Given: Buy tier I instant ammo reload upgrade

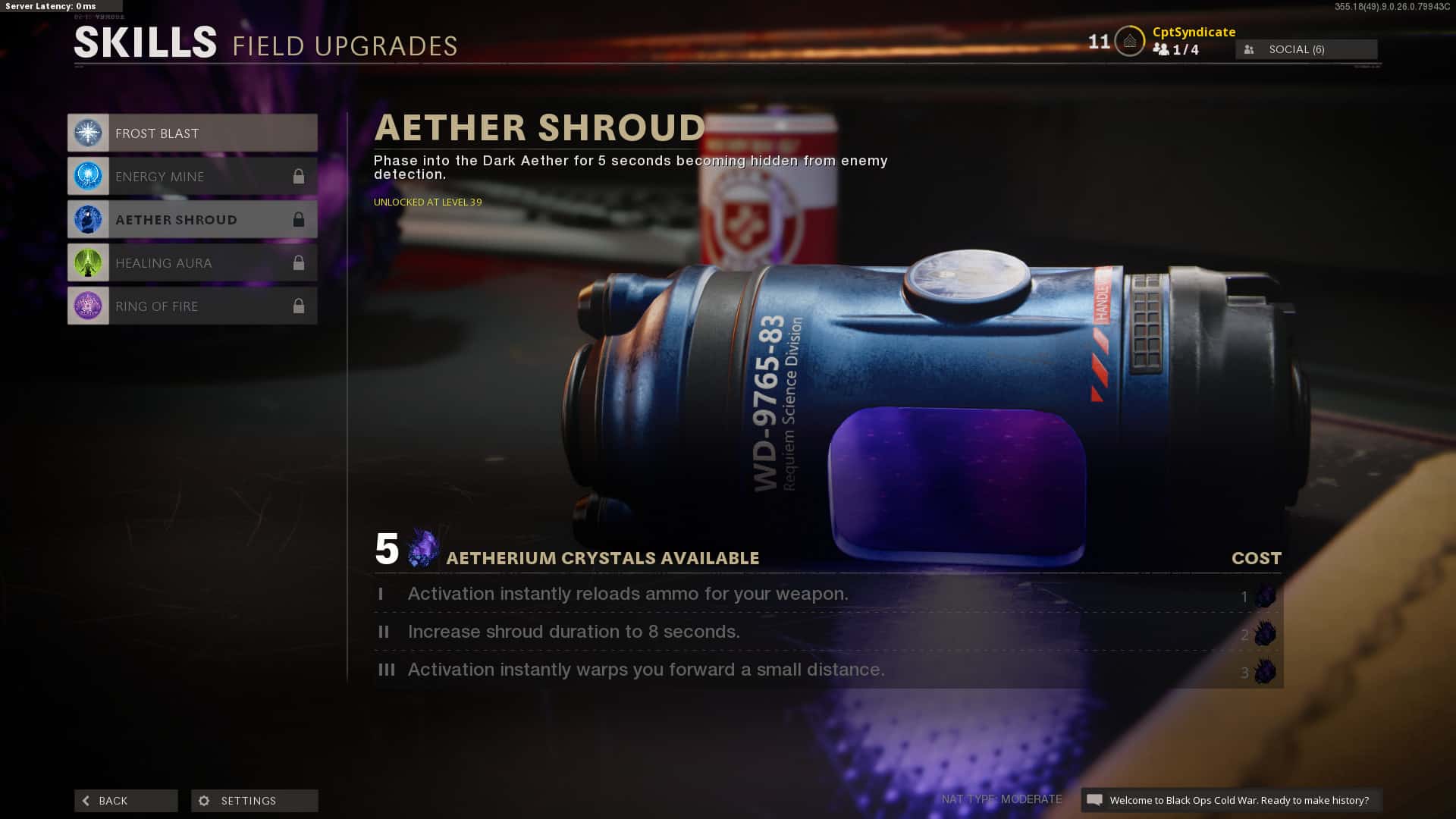Looking at the screenshot, I should click(827, 595).
